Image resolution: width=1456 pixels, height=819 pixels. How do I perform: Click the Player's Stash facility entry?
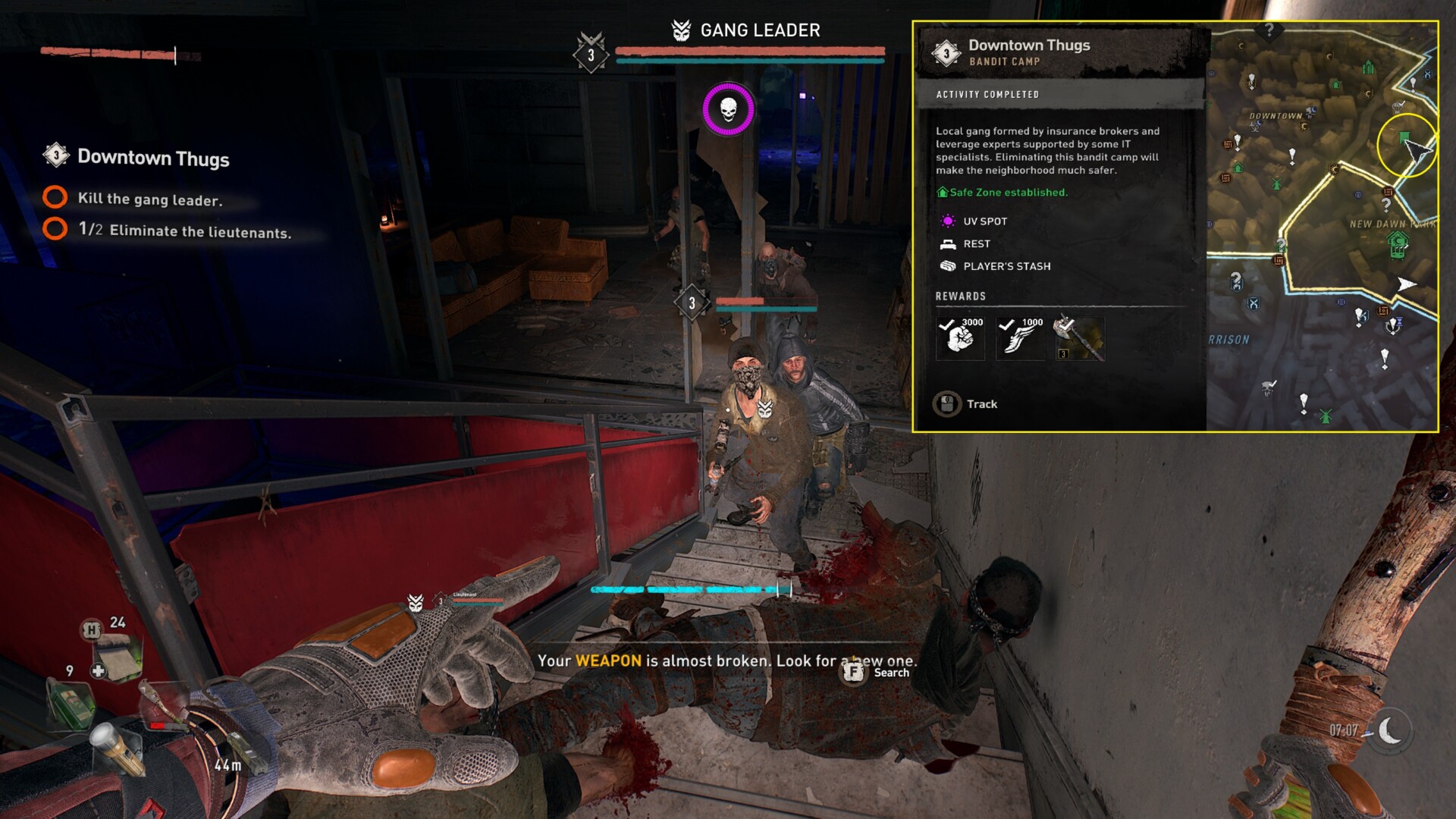coord(1006,266)
